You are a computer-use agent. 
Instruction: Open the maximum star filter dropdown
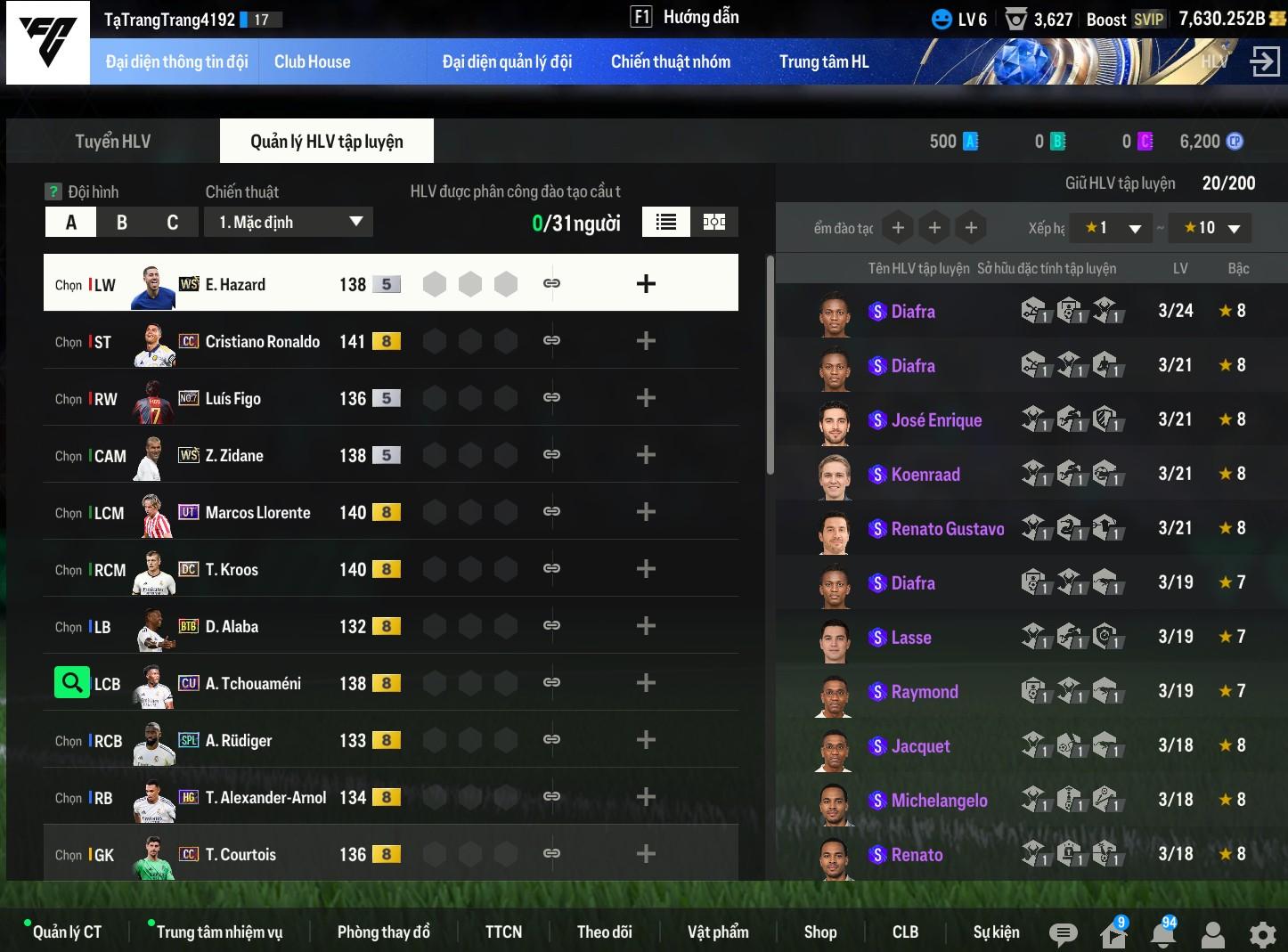pos(1210,228)
